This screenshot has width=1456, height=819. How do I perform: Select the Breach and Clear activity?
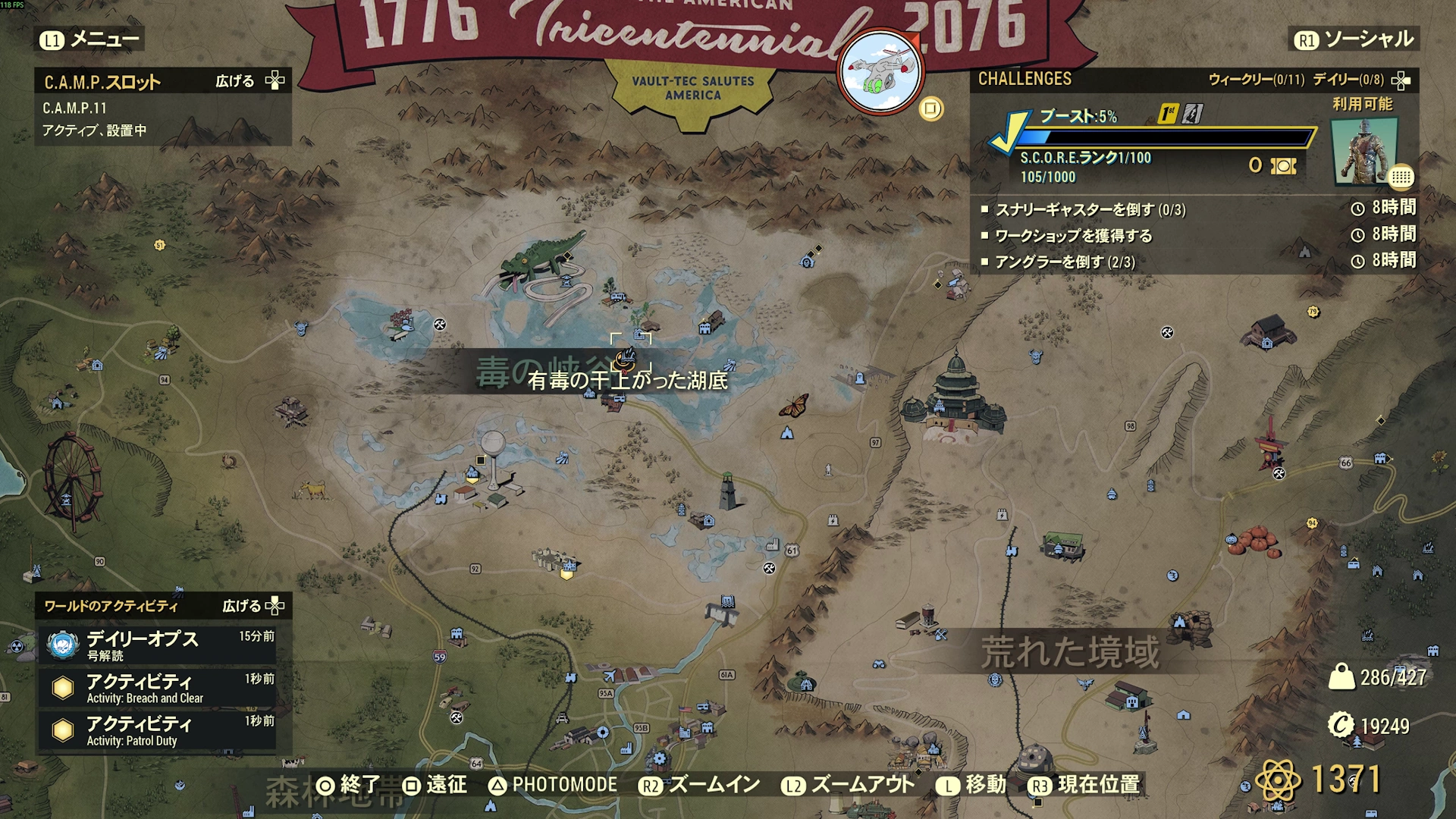click(x=158, y=687)
